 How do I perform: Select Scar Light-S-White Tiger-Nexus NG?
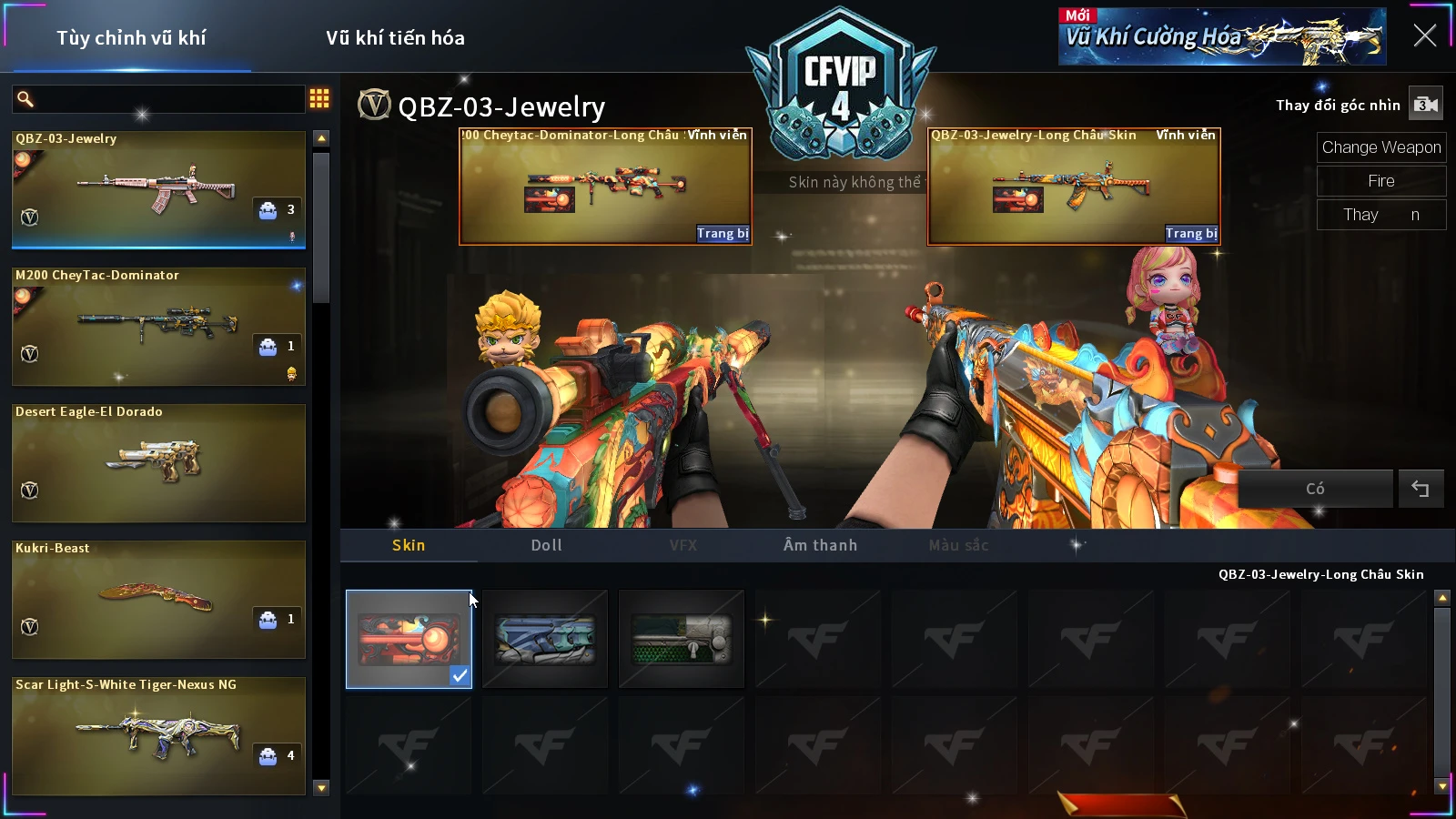[x=158, y=735]
